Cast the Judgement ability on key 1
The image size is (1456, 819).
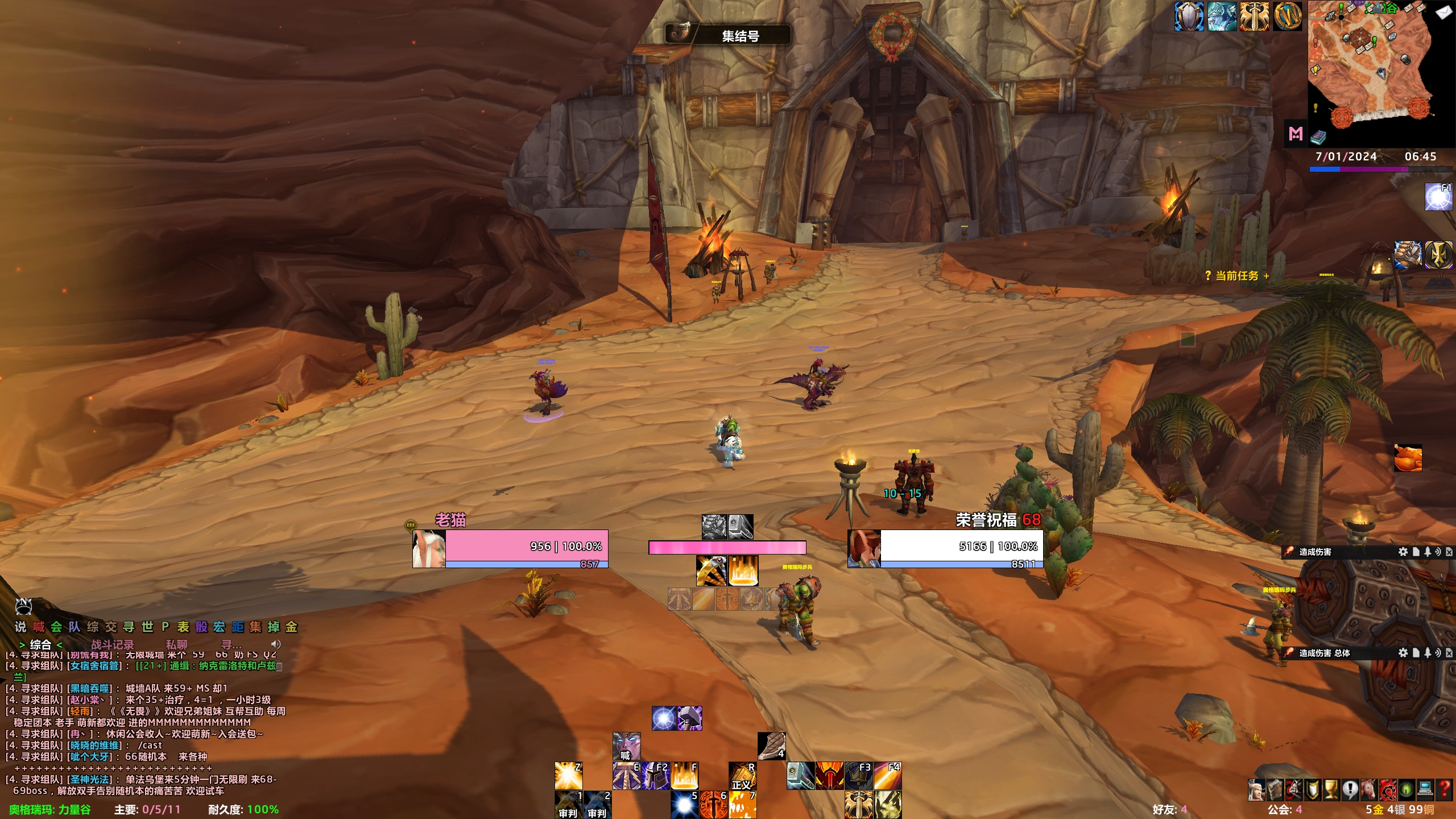(x=568, y=804)
